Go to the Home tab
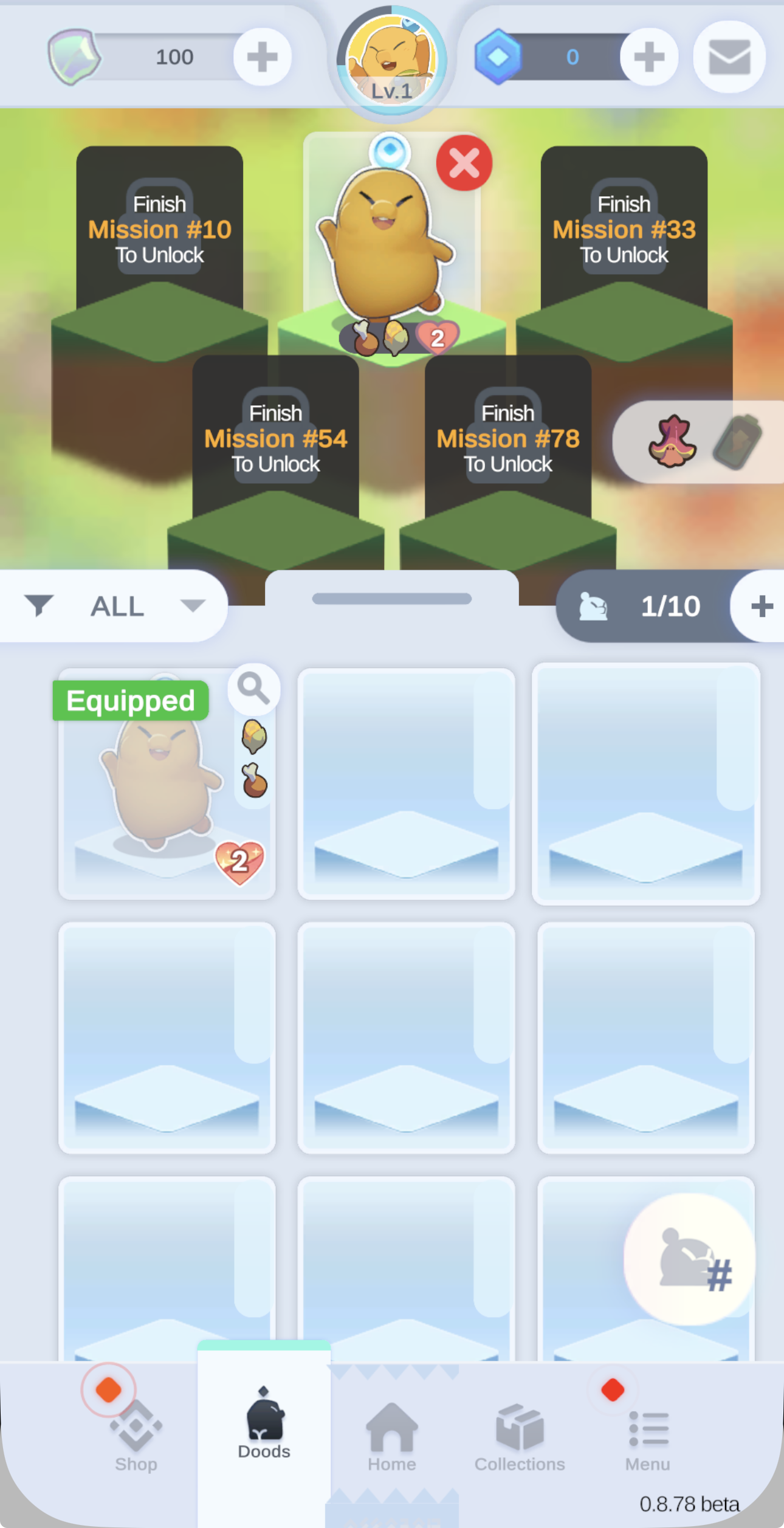This screenshot has height=1528, width=784. click(x=391, y=1434)
